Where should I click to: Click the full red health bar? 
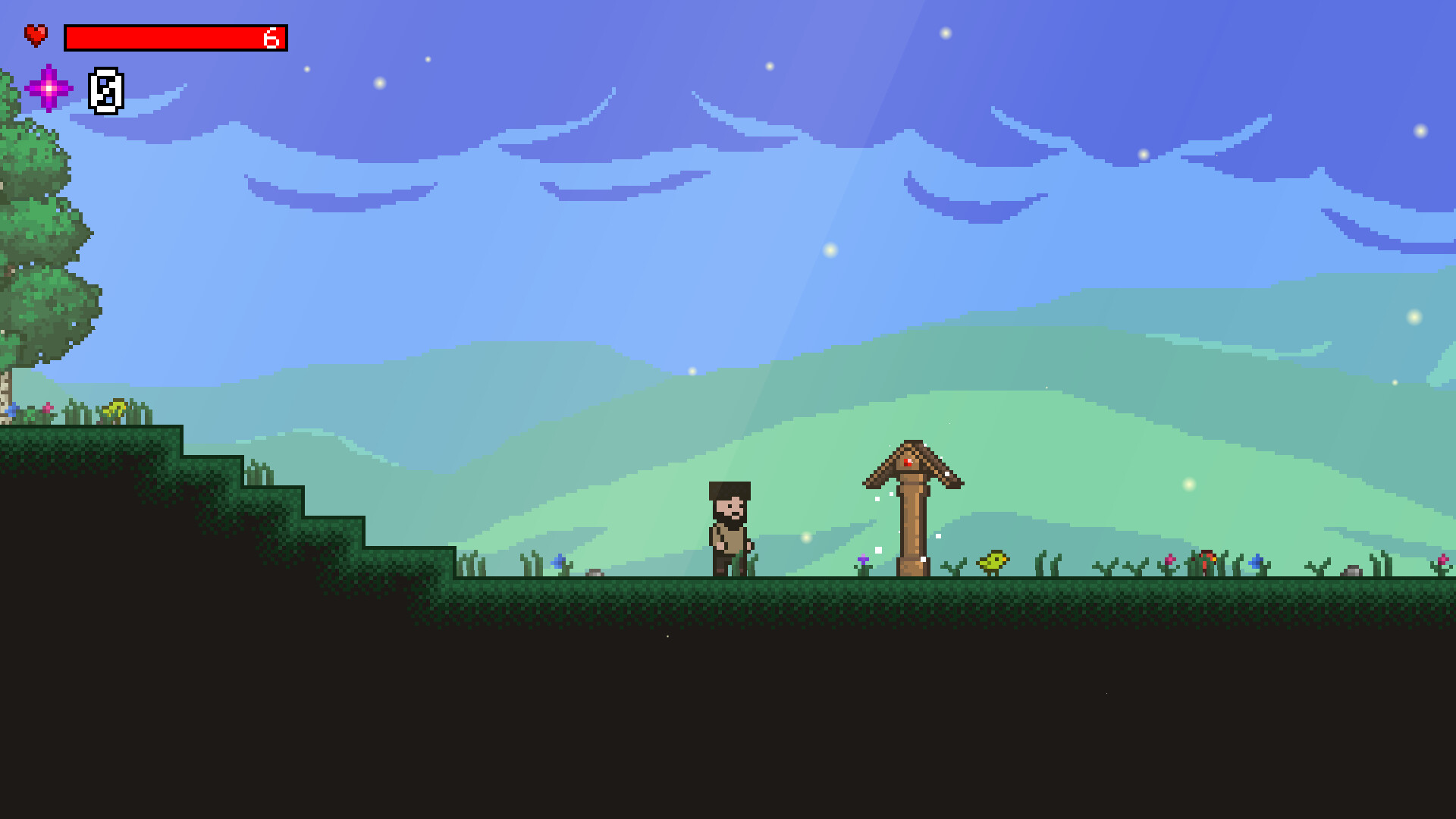174,39
